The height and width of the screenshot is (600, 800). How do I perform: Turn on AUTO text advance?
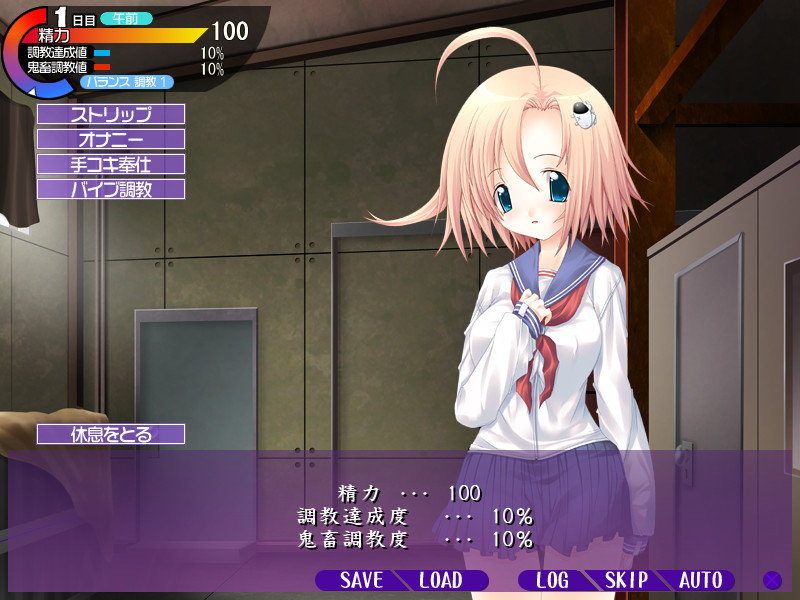click(701, 580)
